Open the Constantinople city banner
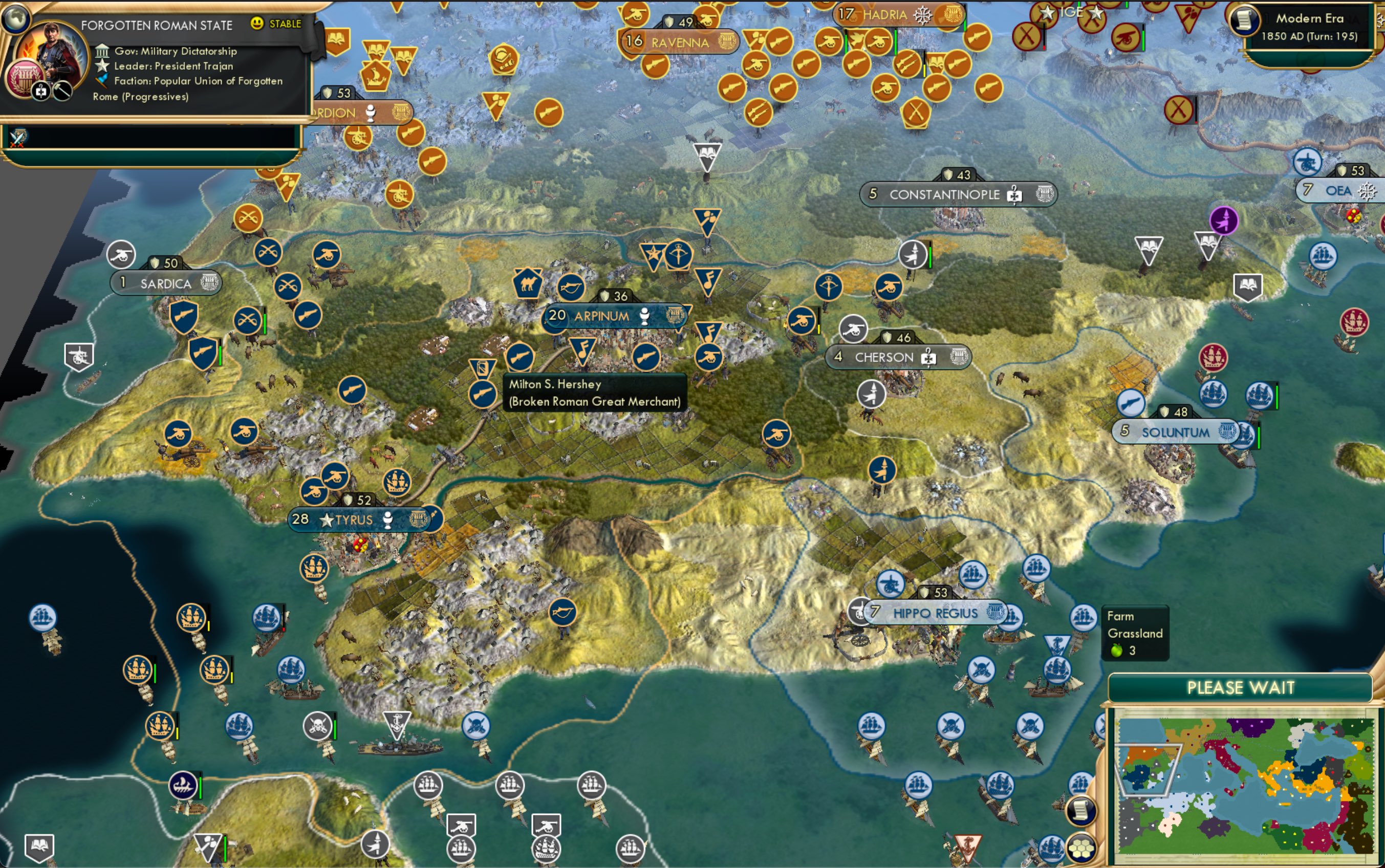This screenshot has width=1385, height=868. point(944,194)
